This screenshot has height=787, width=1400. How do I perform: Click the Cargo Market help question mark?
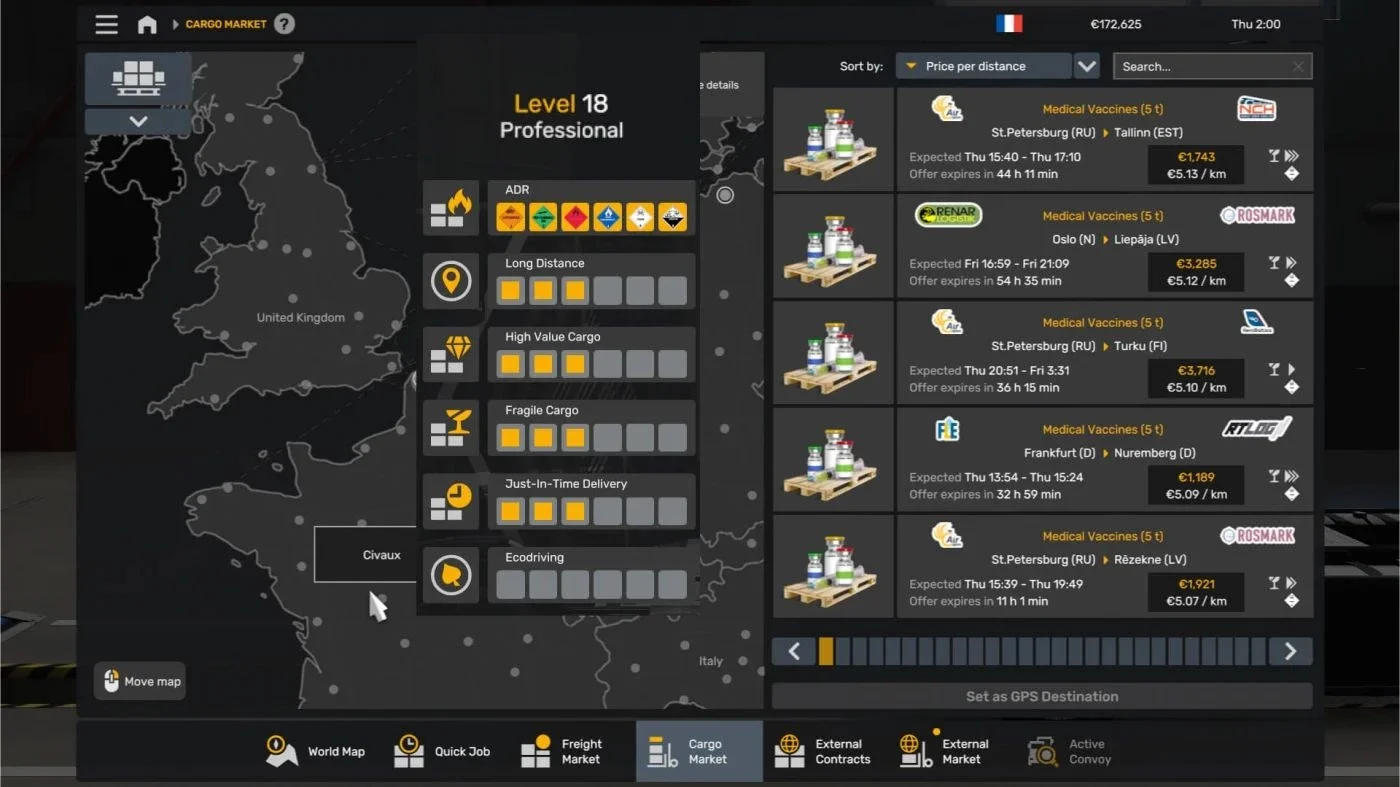[x=283, y=24]
